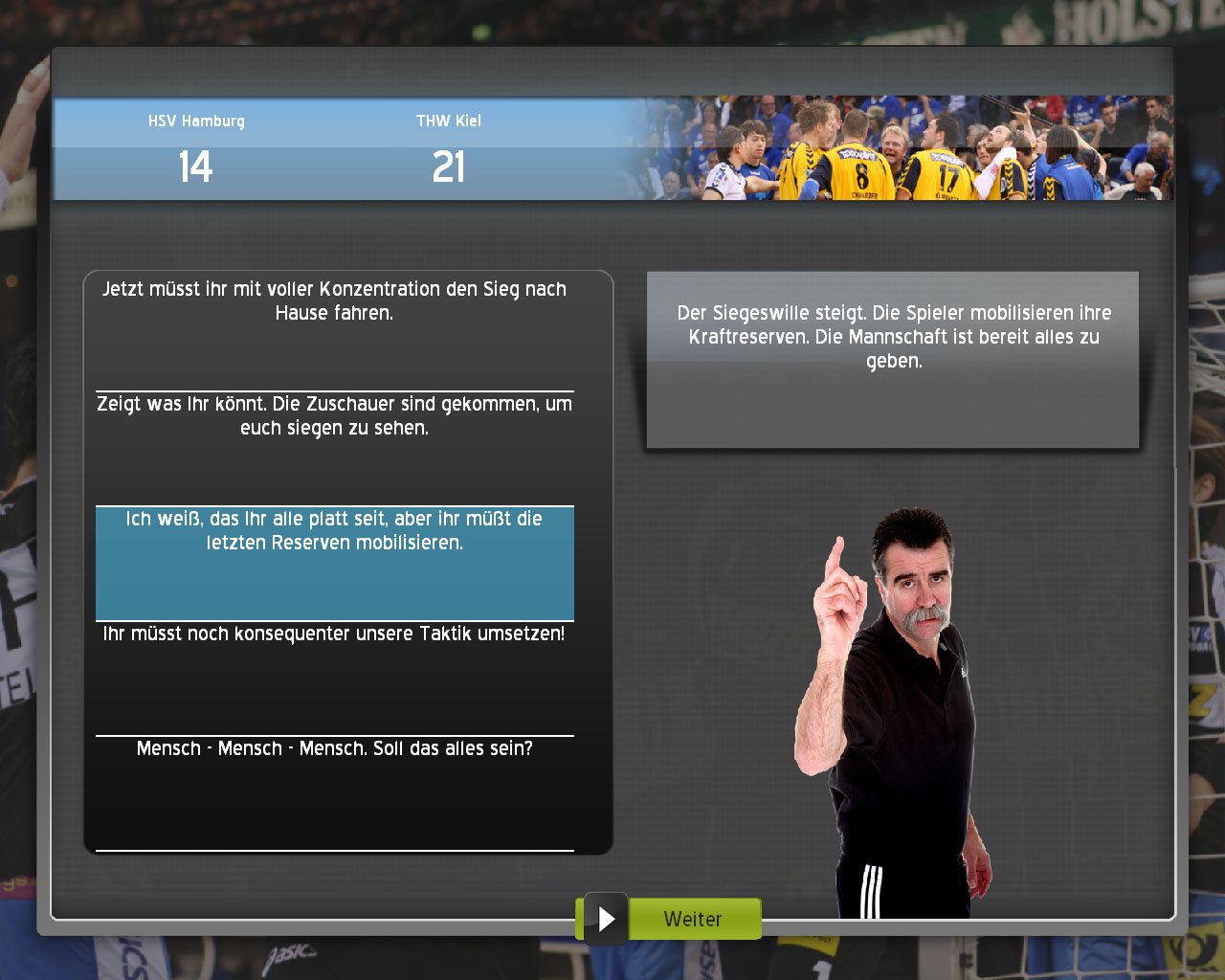Choose 'Ihr müsst noch konsequenter unsere Taktik umsetzen!'
The height and width of the screenshot is (980, 1225).
tap(334, 677)
